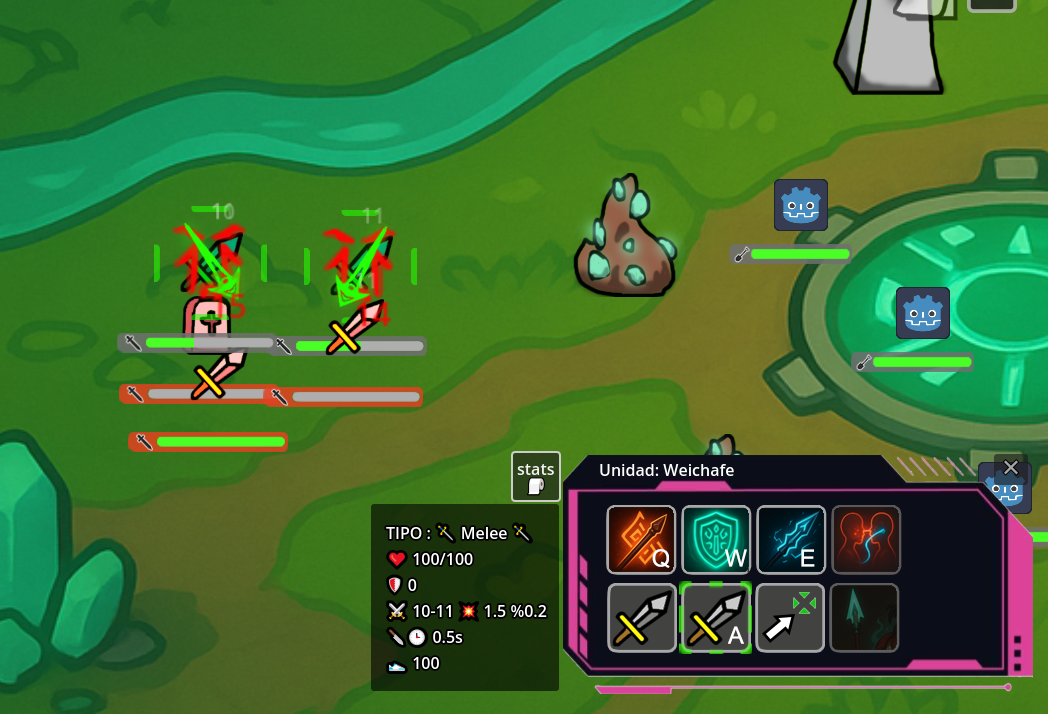This screenshot has height=714, width=1048.
Task: Select the dimmed dark spear ability
Action: click(x=866, y=618)
